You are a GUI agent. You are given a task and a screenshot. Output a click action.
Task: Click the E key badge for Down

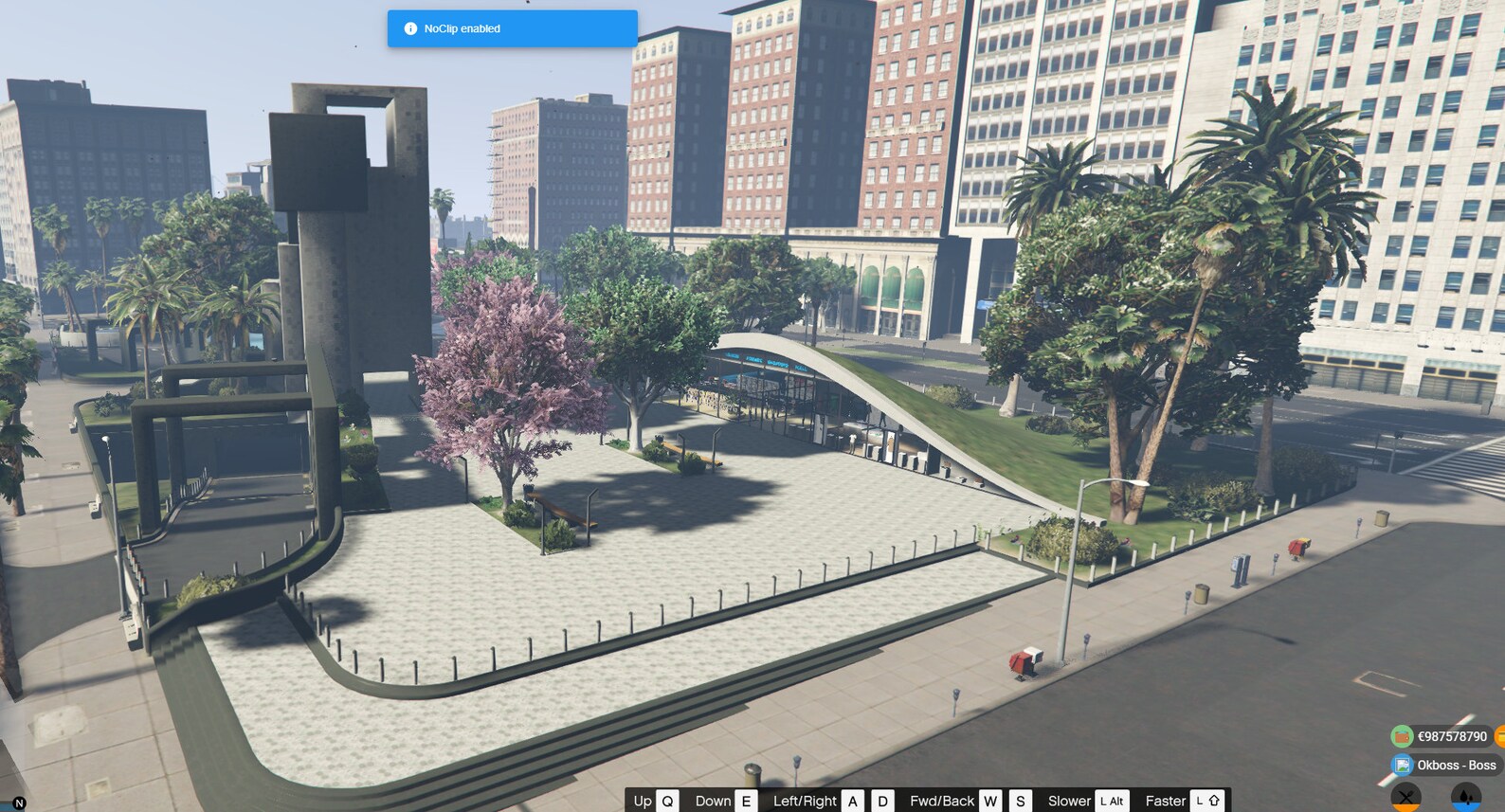tap(747, 801)
